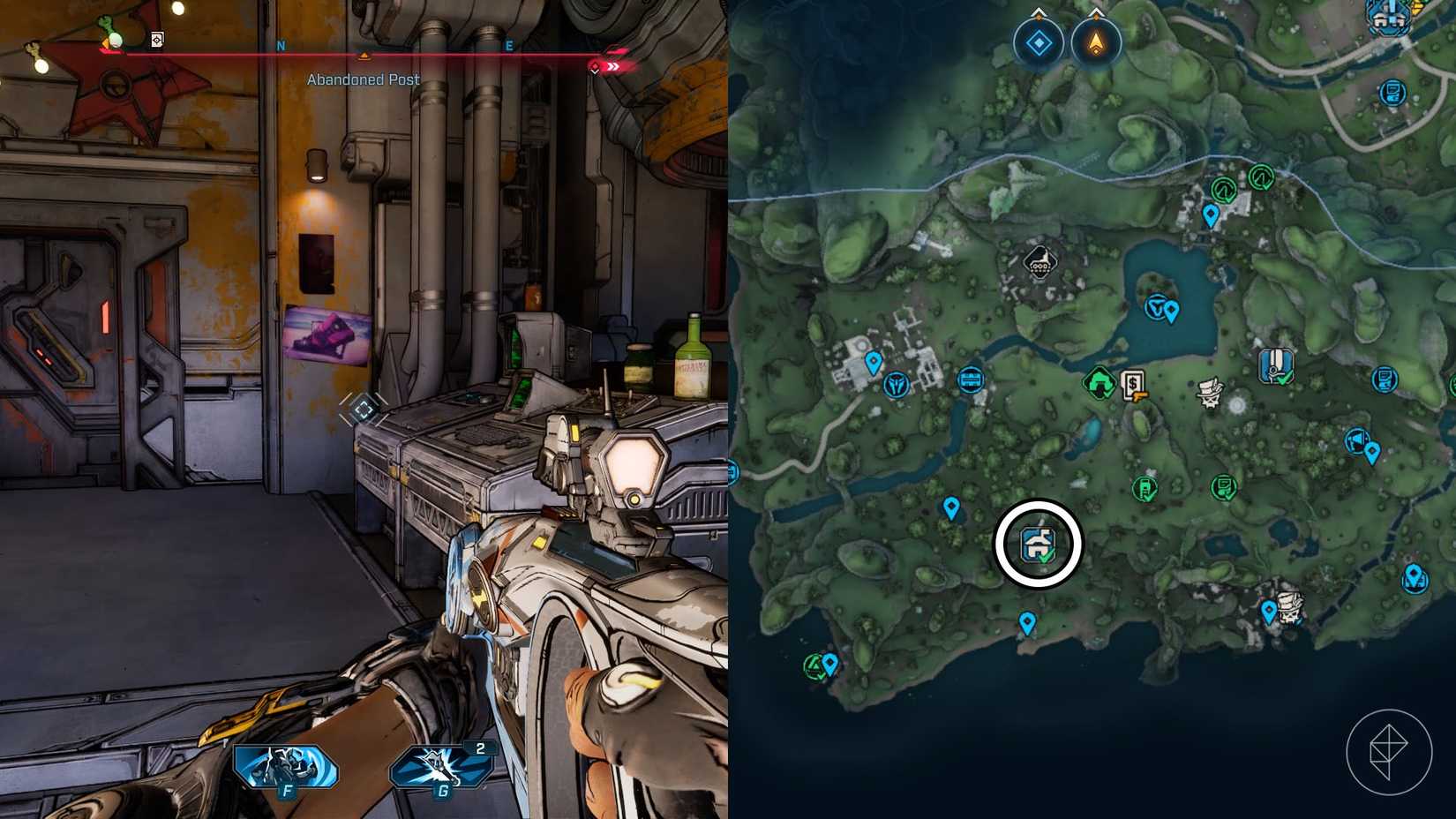1456x819 pixels.
Task: Select the Abandoned Post objective label
Action: pos(363,79)
